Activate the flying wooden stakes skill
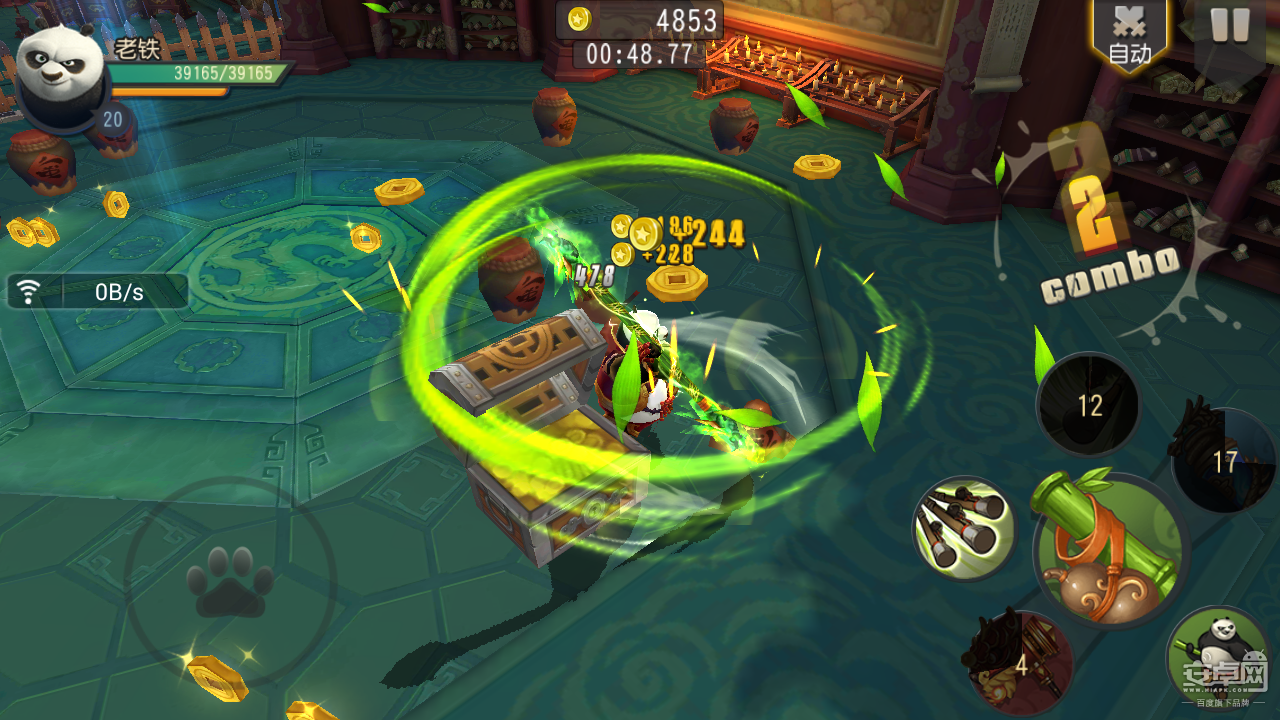 964,527
